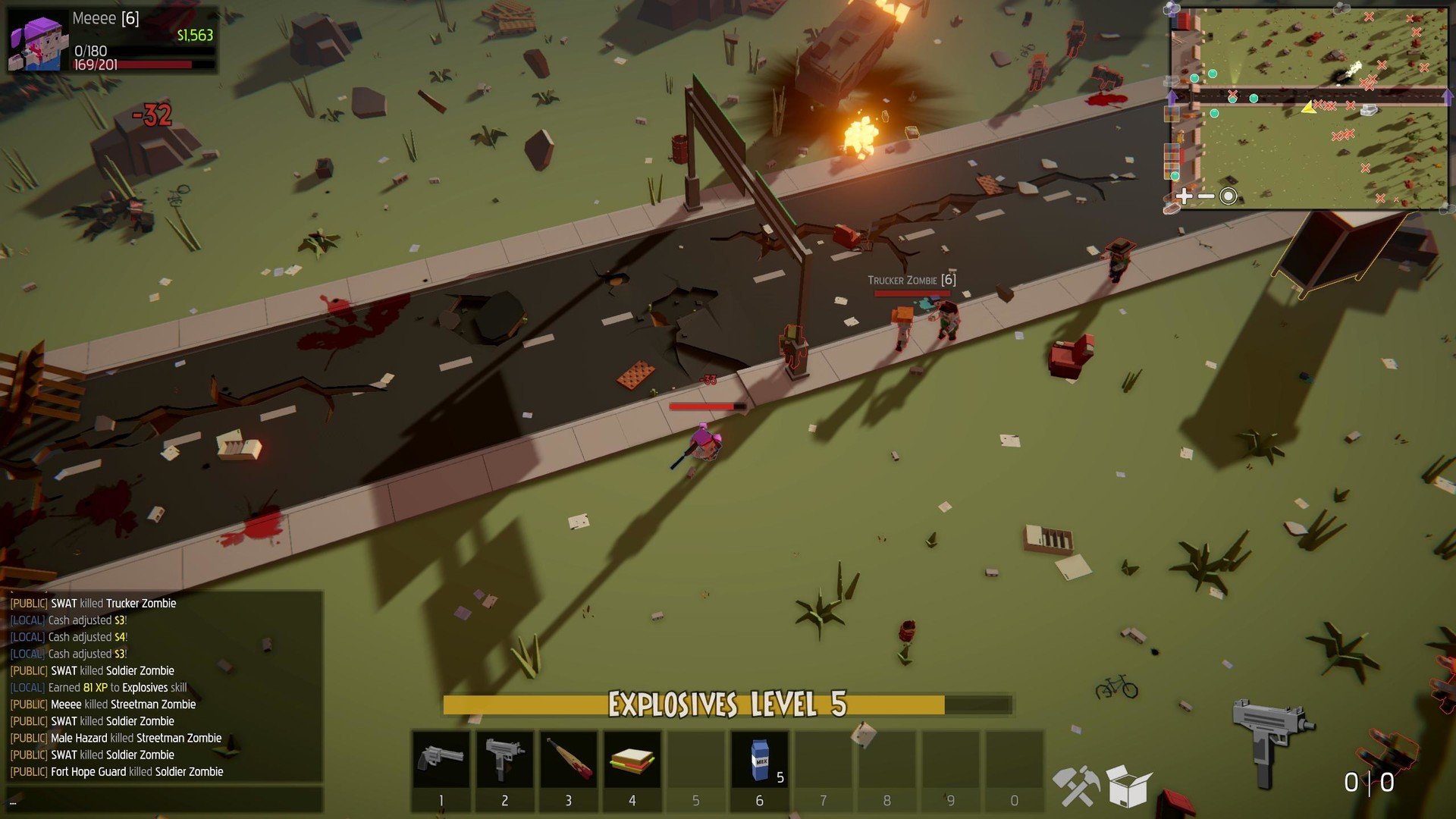
Task: Use the milk carton slot
Action: (759, 761)
